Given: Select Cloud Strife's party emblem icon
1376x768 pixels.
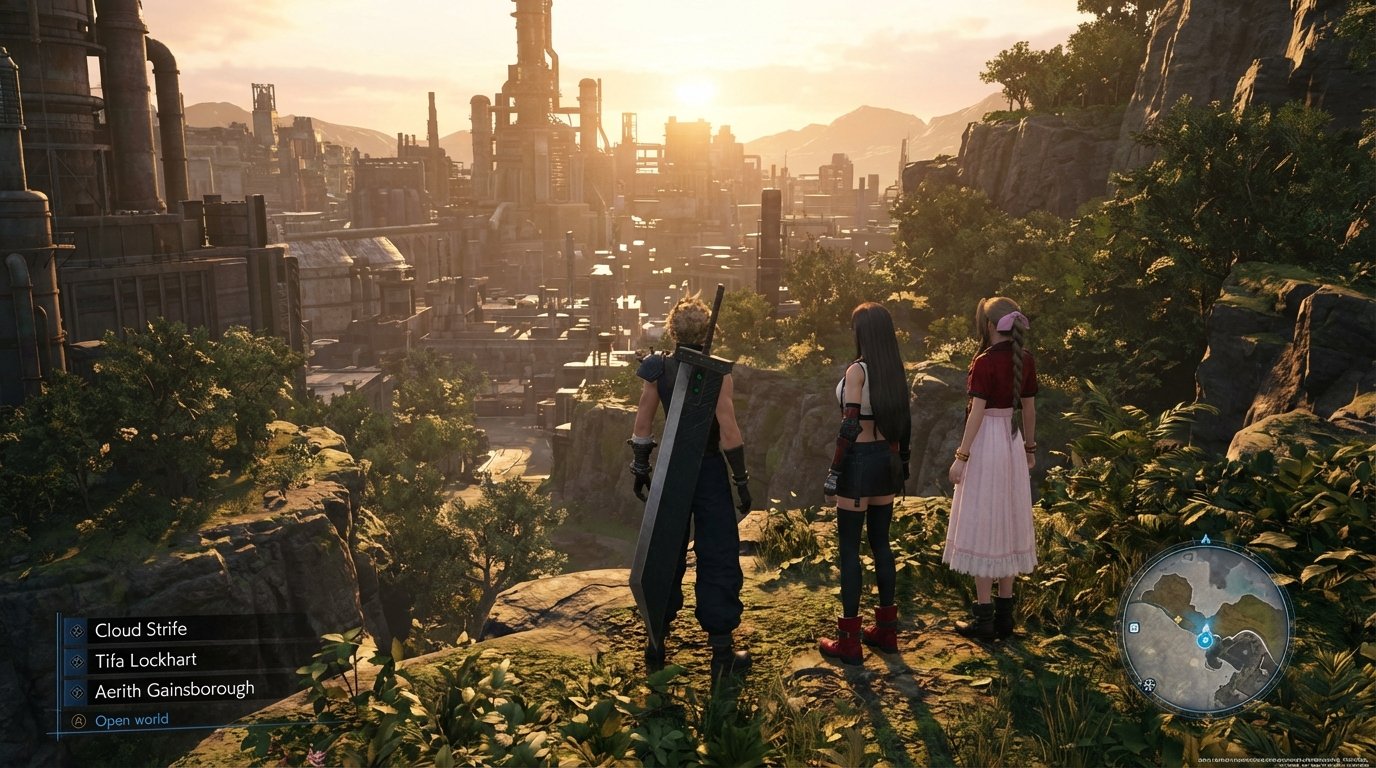Looking at the screenshot, I should (76, 632).
